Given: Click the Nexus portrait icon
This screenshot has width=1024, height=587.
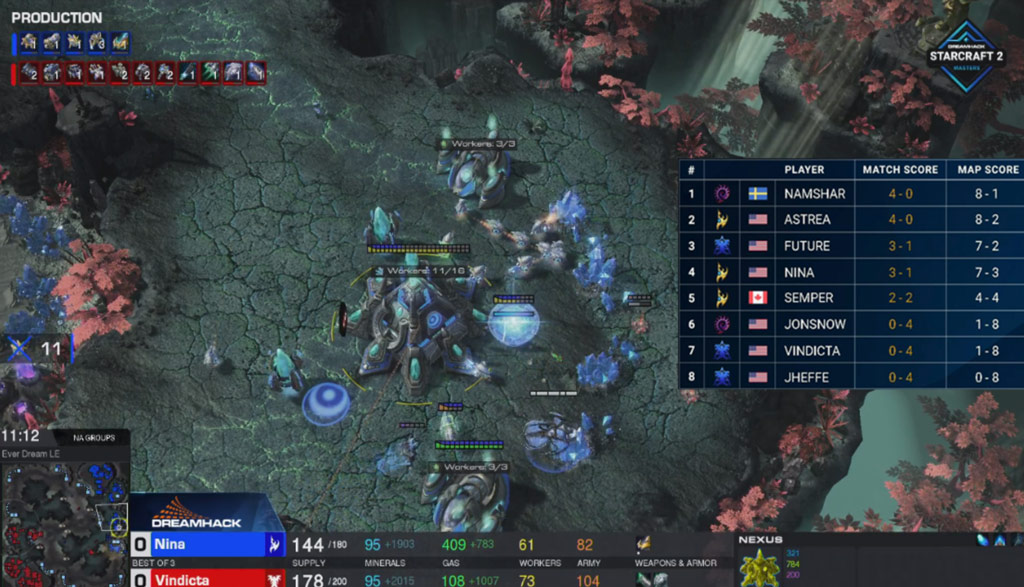Looking at the screenshot, I should tap(761, 568).
